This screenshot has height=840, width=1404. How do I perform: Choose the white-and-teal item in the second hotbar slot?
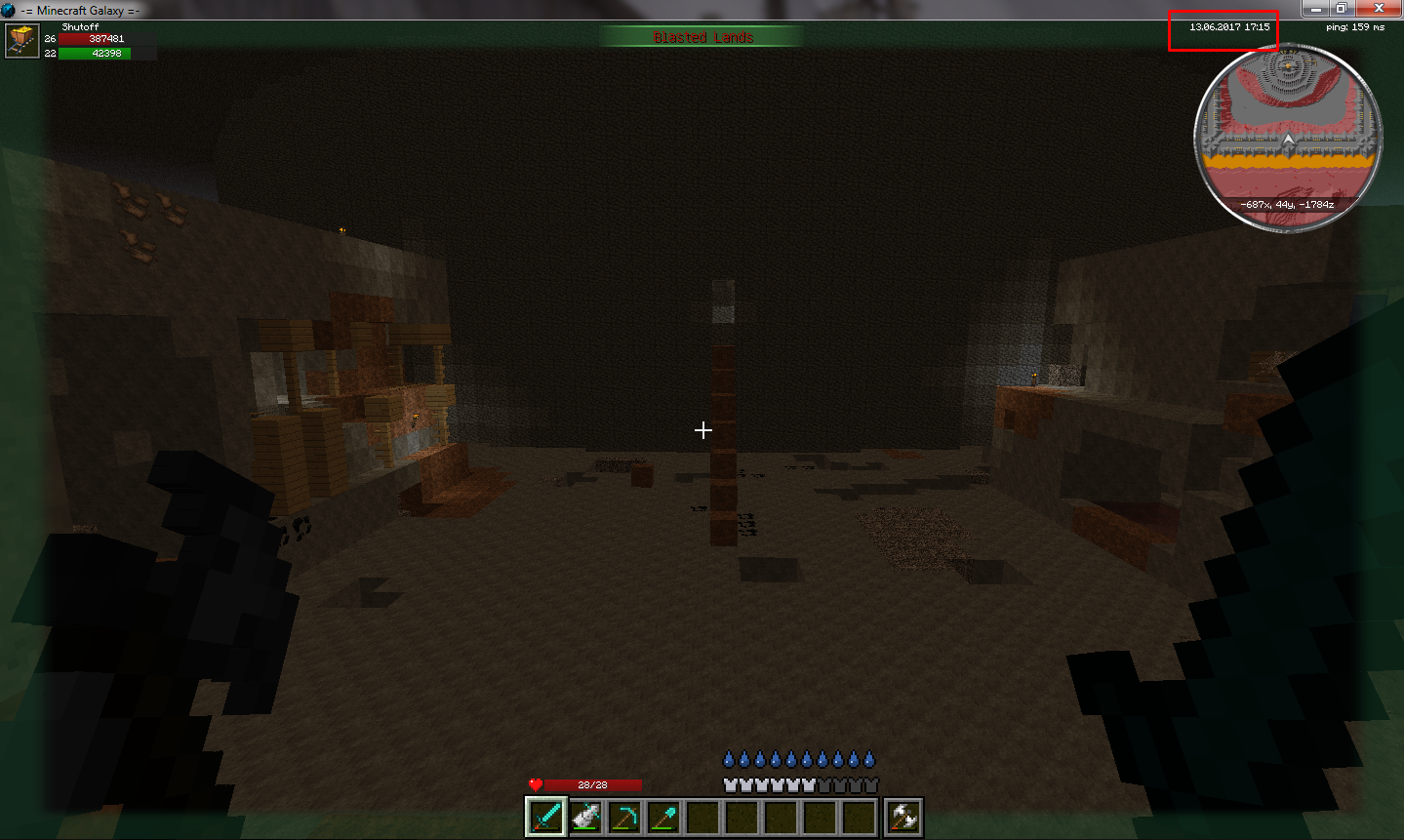pyautogui.click(x=585, y=817)
